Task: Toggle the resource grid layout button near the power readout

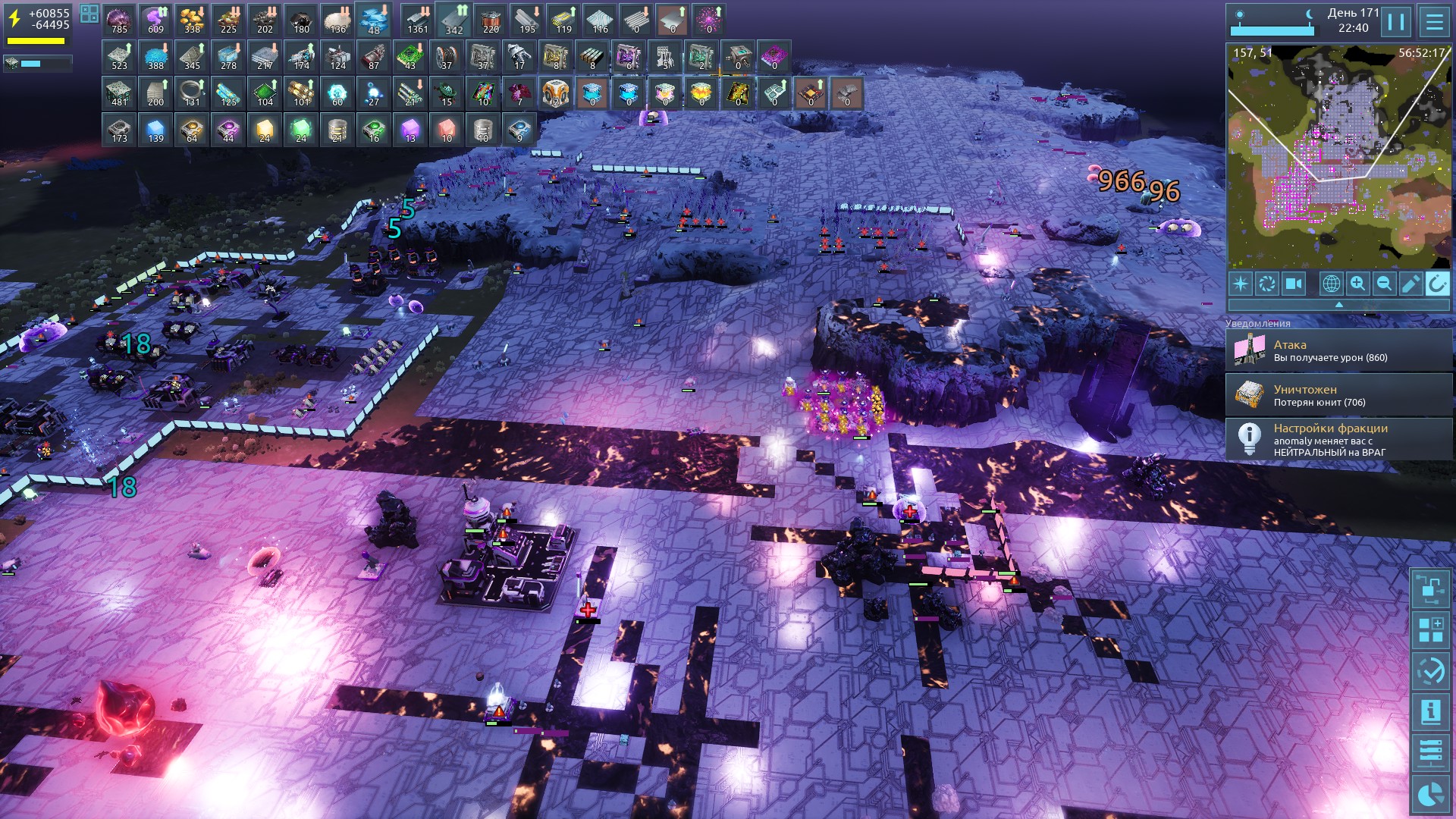Action: click(x=89, y=14)
